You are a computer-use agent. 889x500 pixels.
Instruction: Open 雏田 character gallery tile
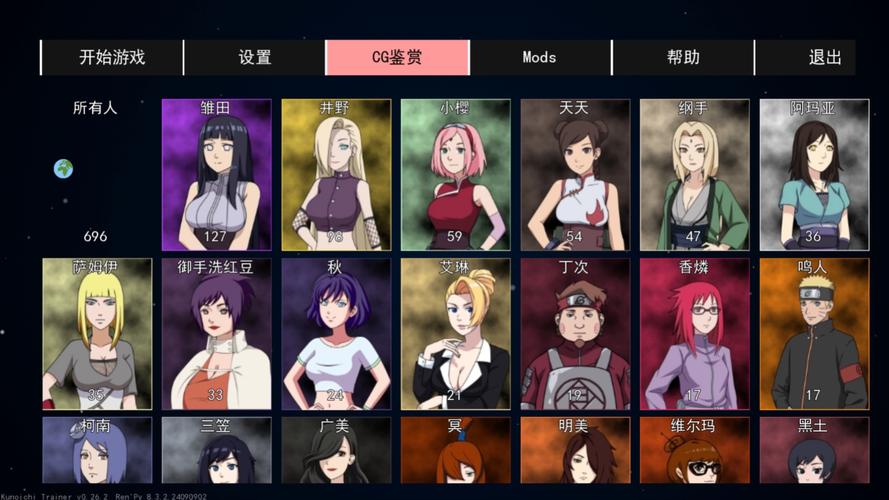click(216, 174)
